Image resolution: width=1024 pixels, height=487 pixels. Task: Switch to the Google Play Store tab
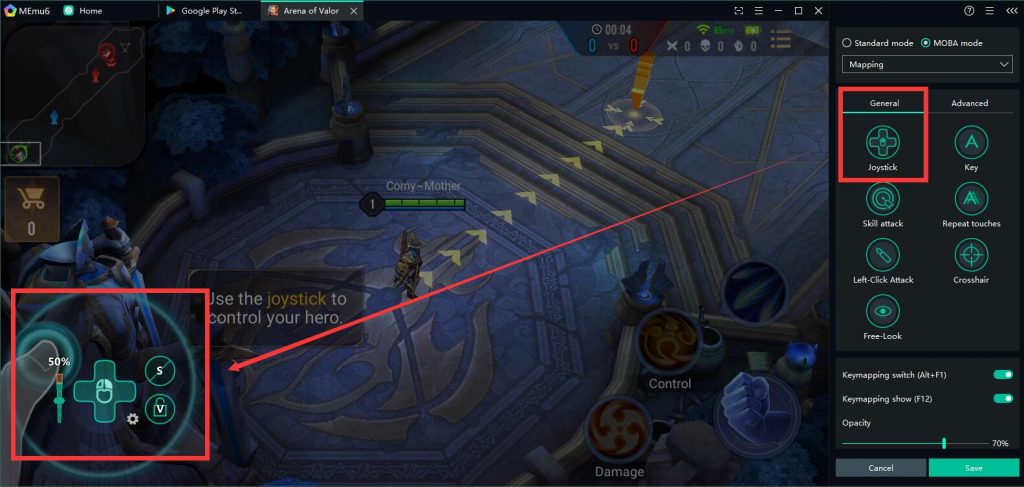[208, 10]
